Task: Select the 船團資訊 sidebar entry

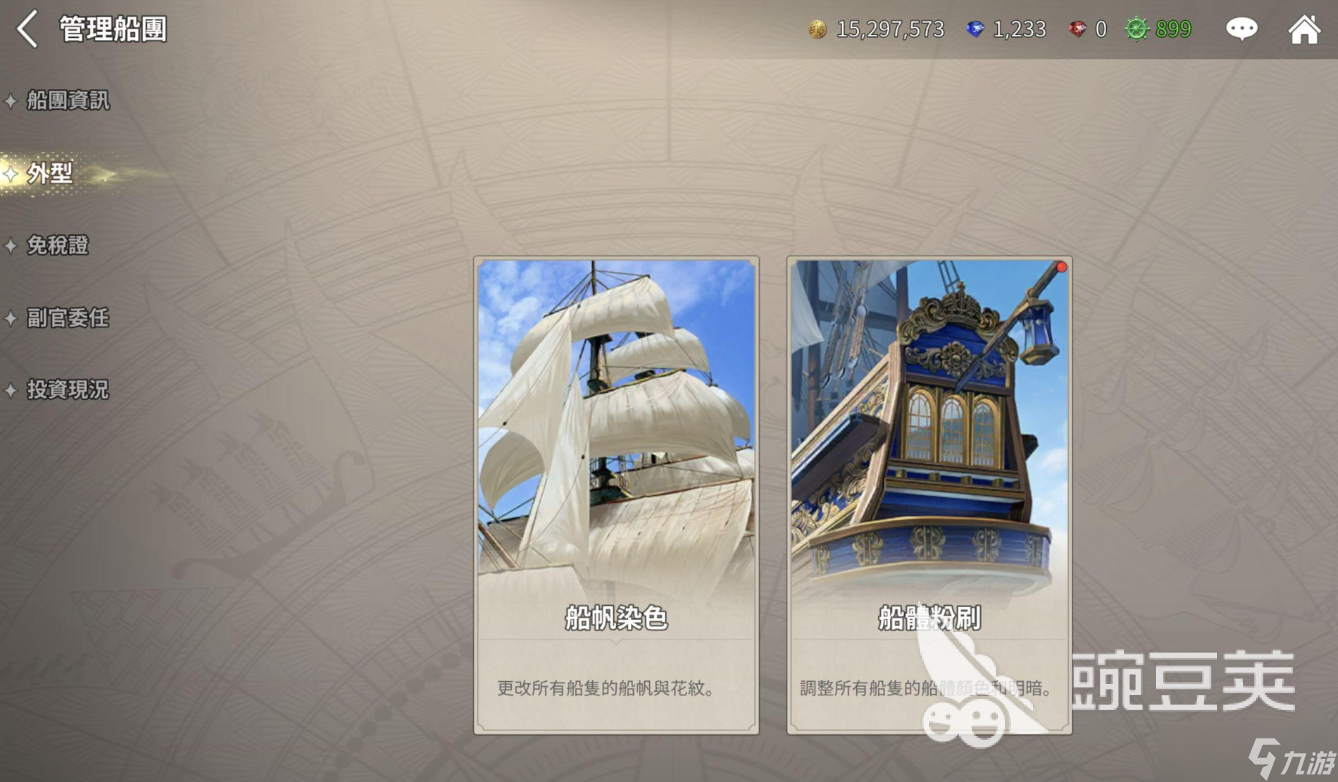Action: click(x=69, y=101)
